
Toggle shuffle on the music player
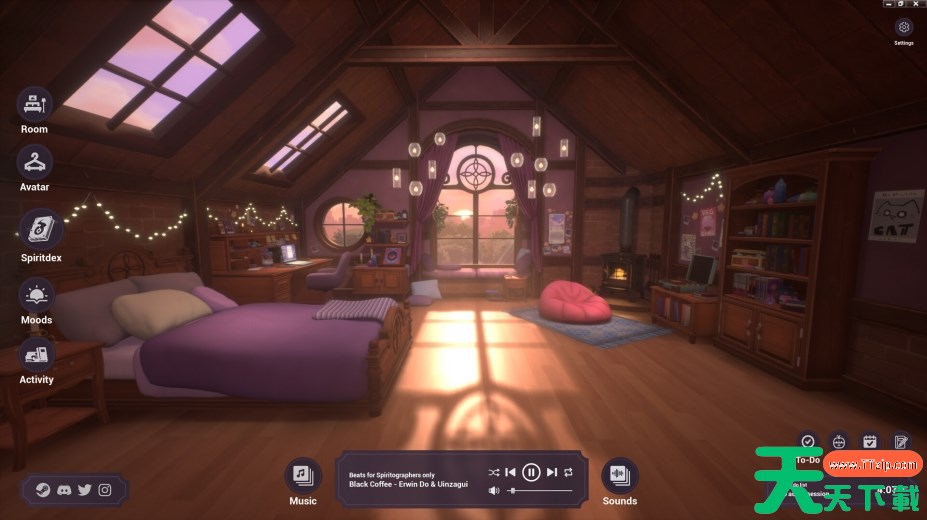494,472
